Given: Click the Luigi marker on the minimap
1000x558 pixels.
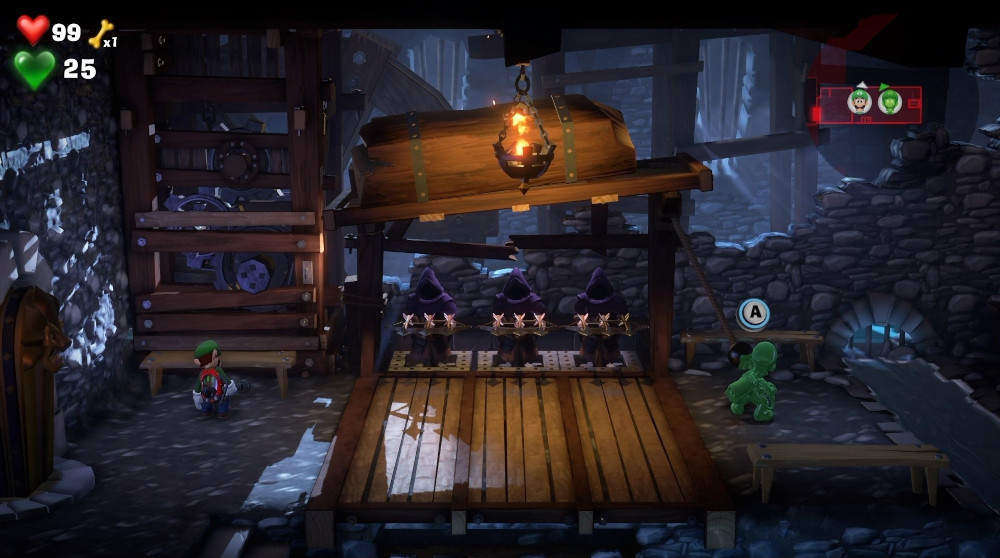Looking at the screenshot, I should coord(859,101).
